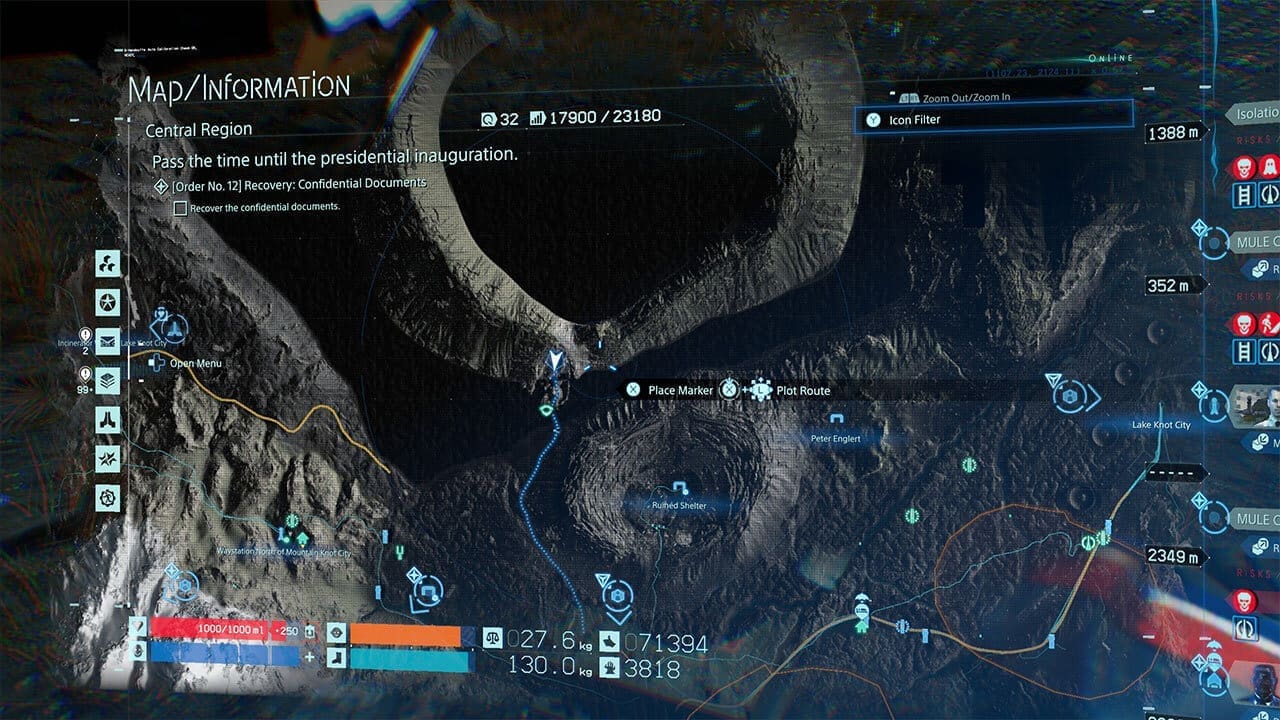The width and height of the screenshot is (1280, 720).
Task: Toggle the envelope mail filter icon
Action: click(107, 341)
